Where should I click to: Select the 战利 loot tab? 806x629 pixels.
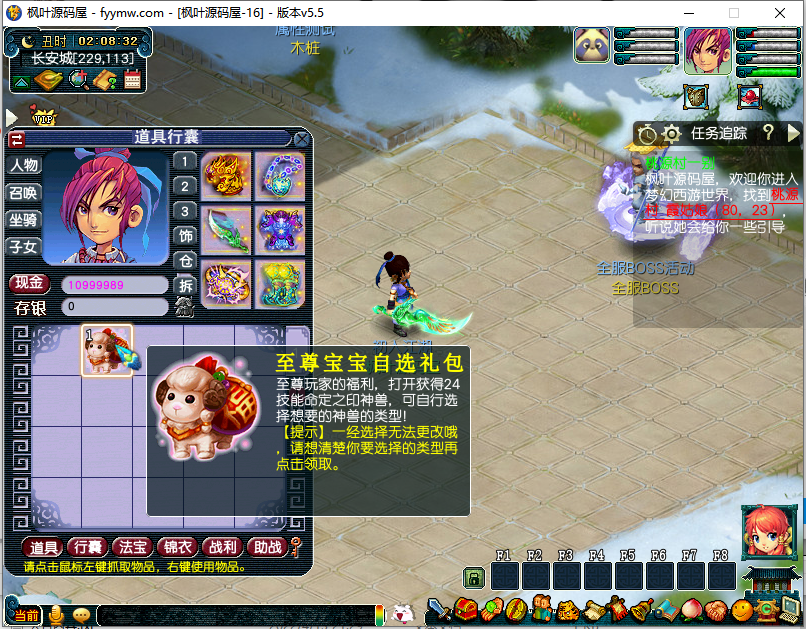222,547
